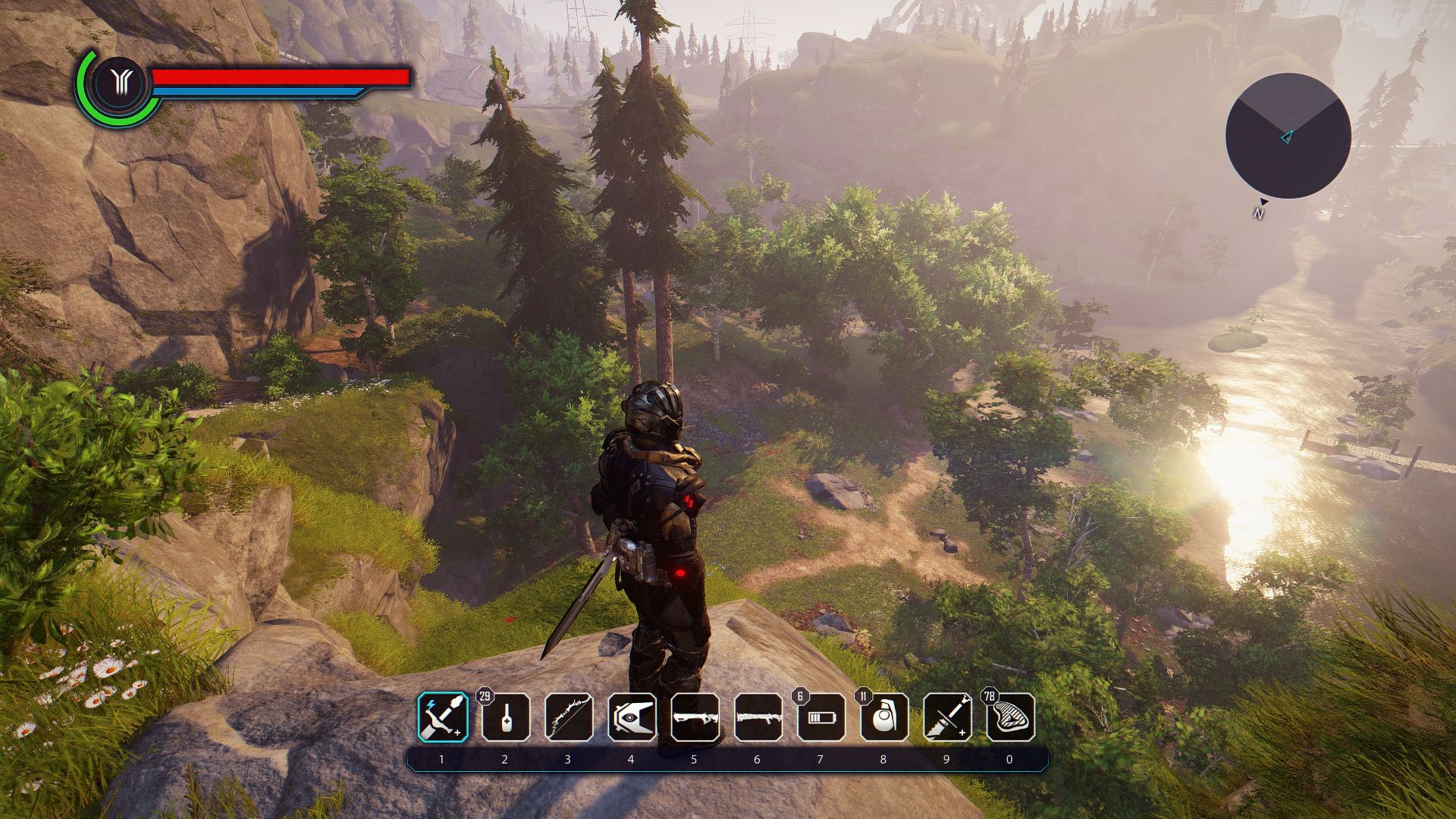Click the player arrow on the minimap
This screenshot has height=819, width=1456.
1286,137
